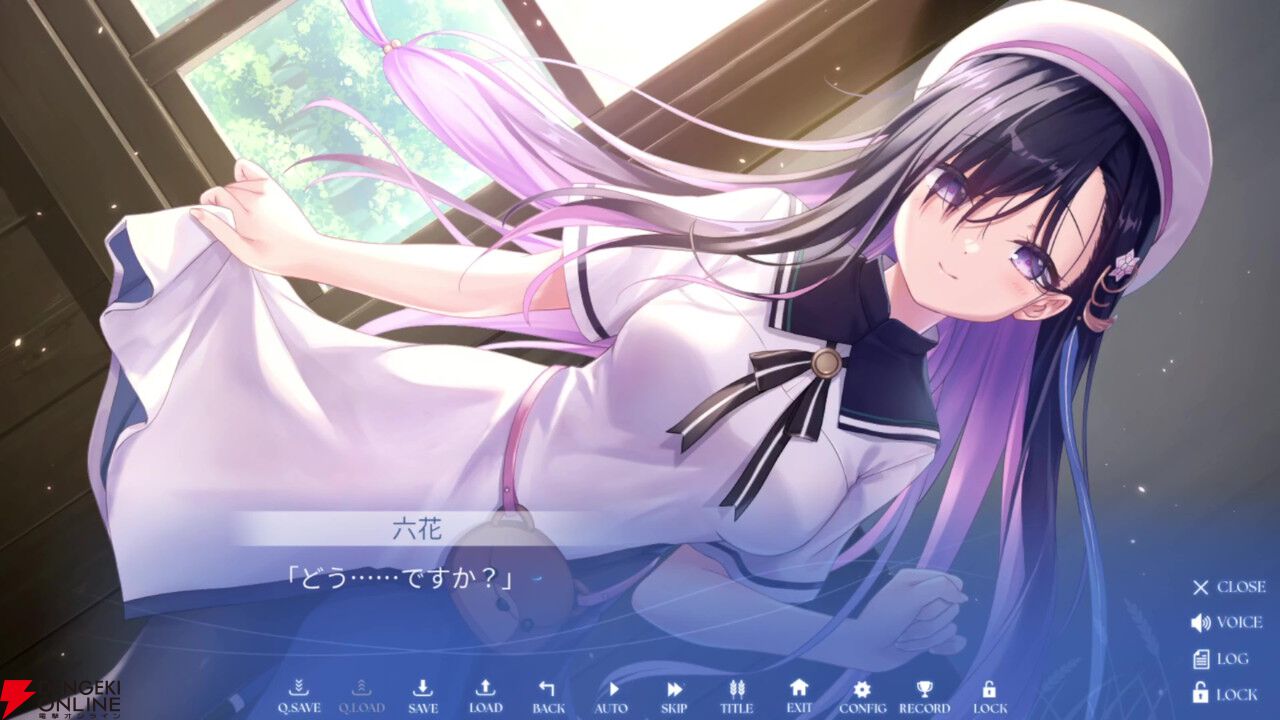Select the Q.SAVE quick save icon

pyautogui.click(x=301, y=690)
